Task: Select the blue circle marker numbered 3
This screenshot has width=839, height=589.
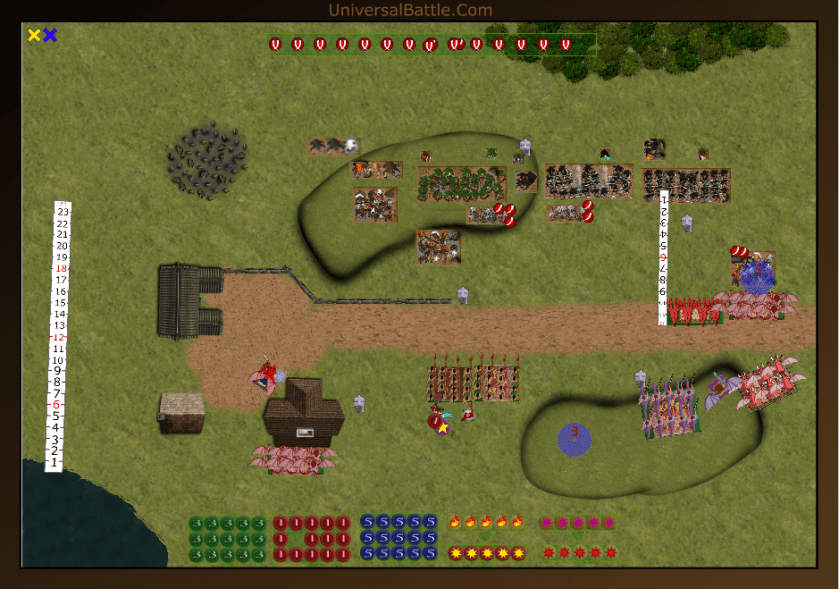Action: coord(574,438)
